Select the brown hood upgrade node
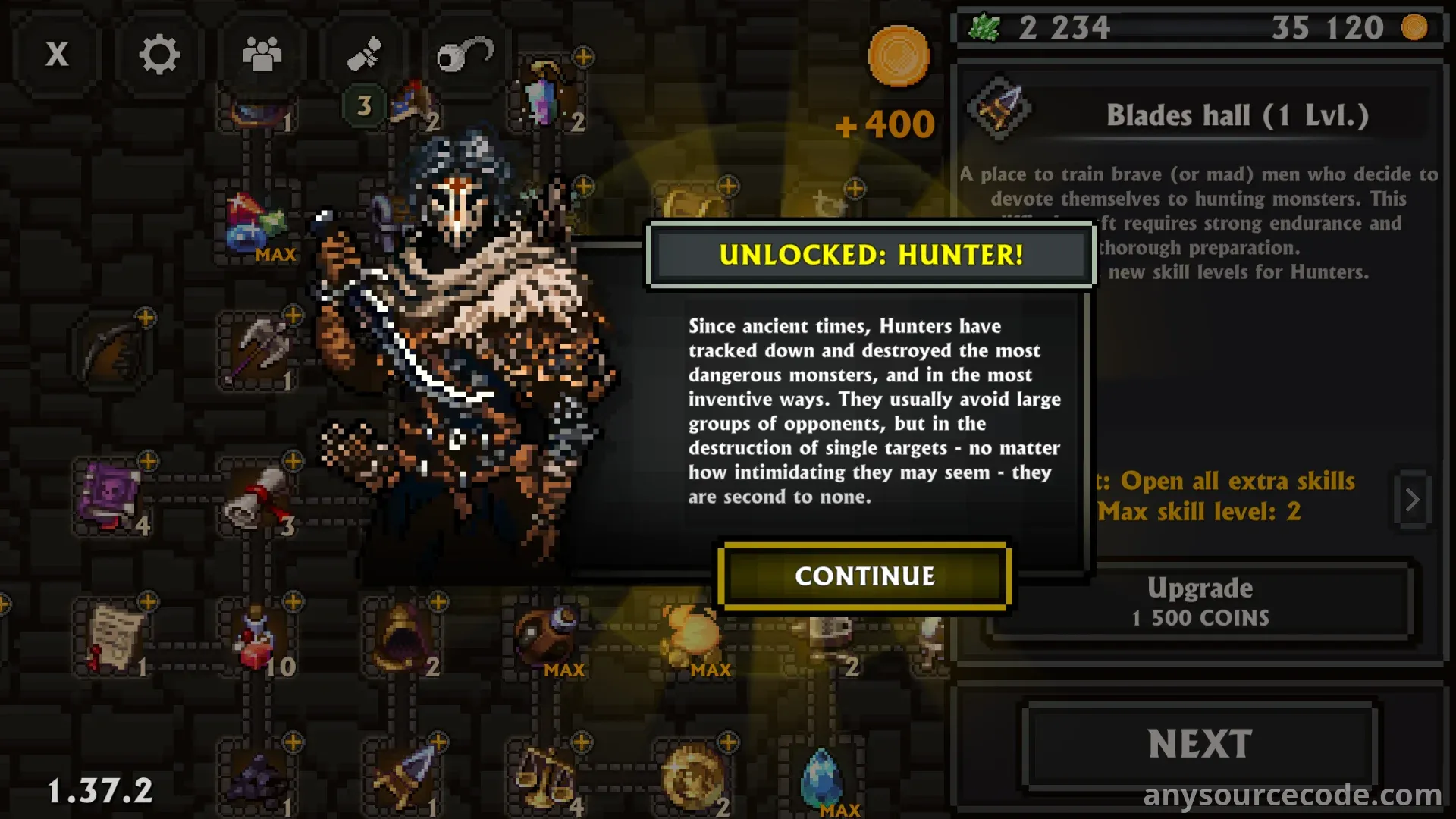 tap(402, 639)
